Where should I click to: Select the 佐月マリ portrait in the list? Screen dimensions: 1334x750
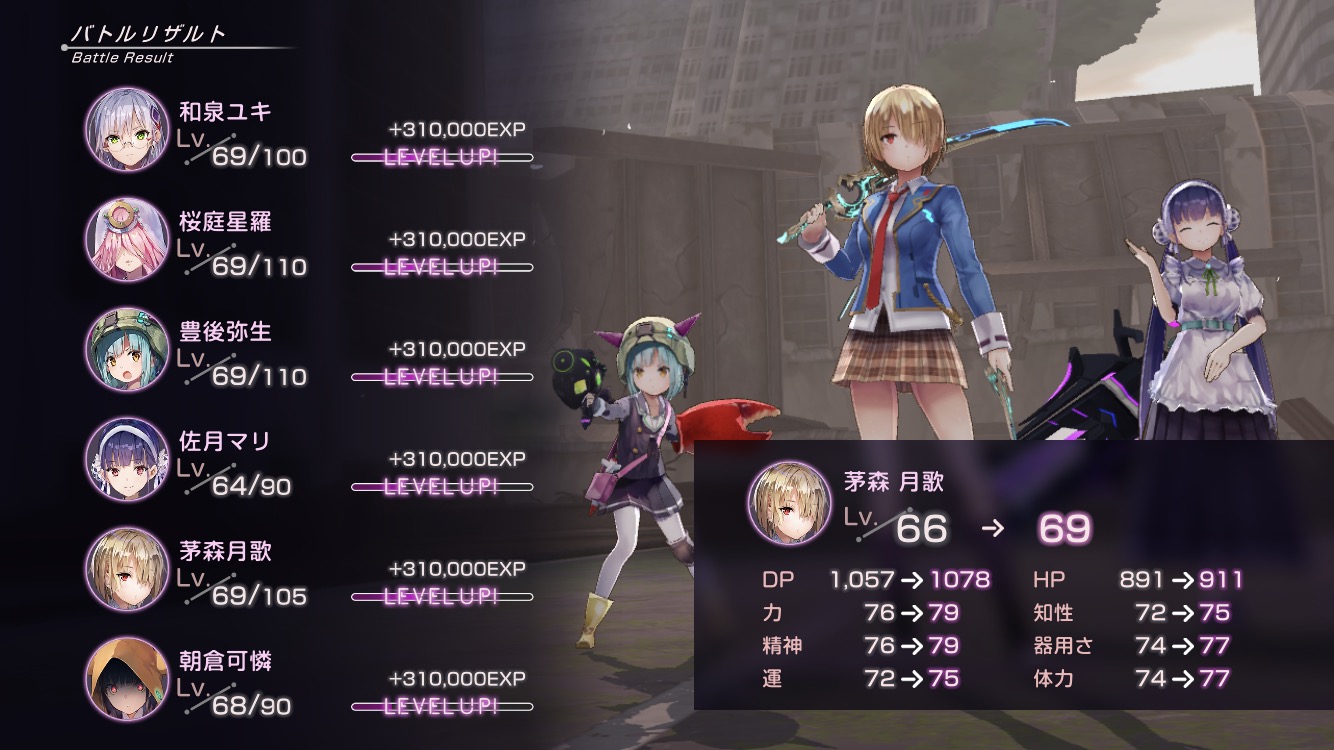click(x=127, y=459)
